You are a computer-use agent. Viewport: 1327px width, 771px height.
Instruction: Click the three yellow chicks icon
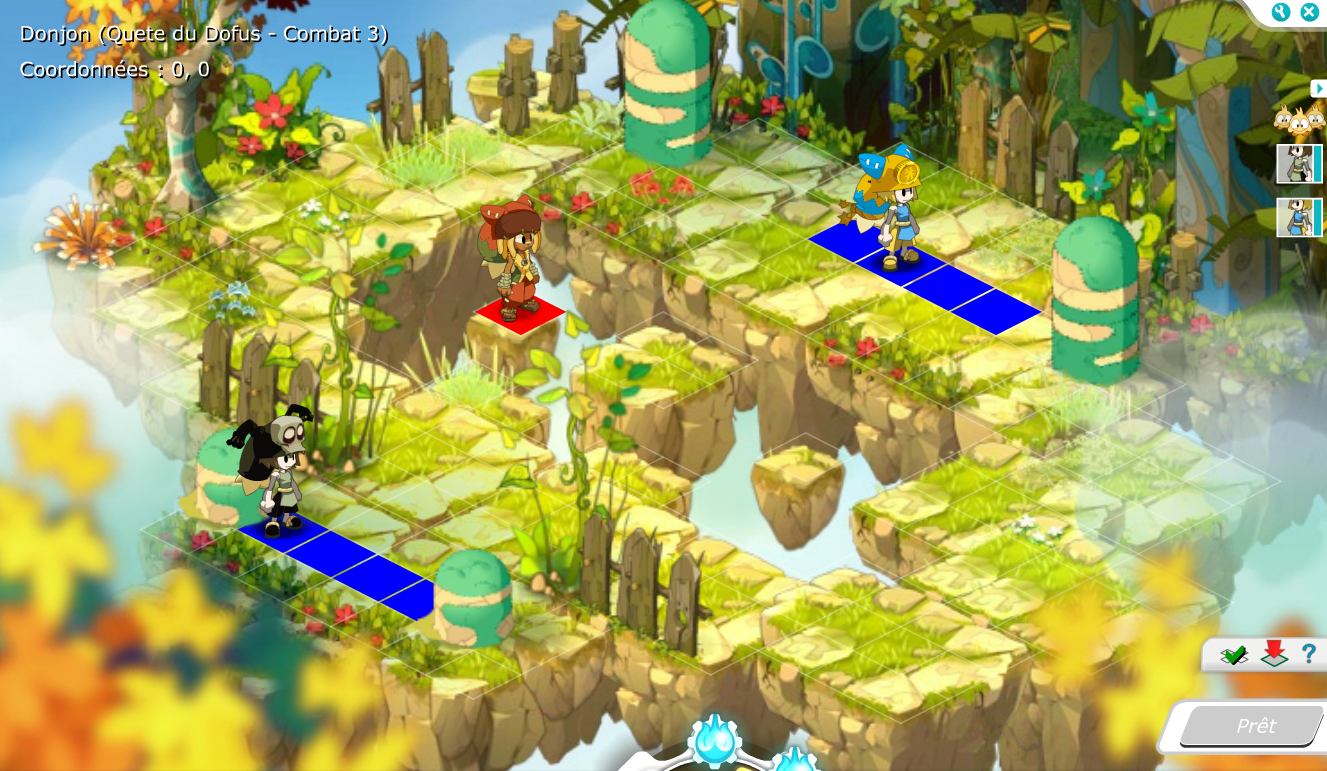(x=1298, y=121)
